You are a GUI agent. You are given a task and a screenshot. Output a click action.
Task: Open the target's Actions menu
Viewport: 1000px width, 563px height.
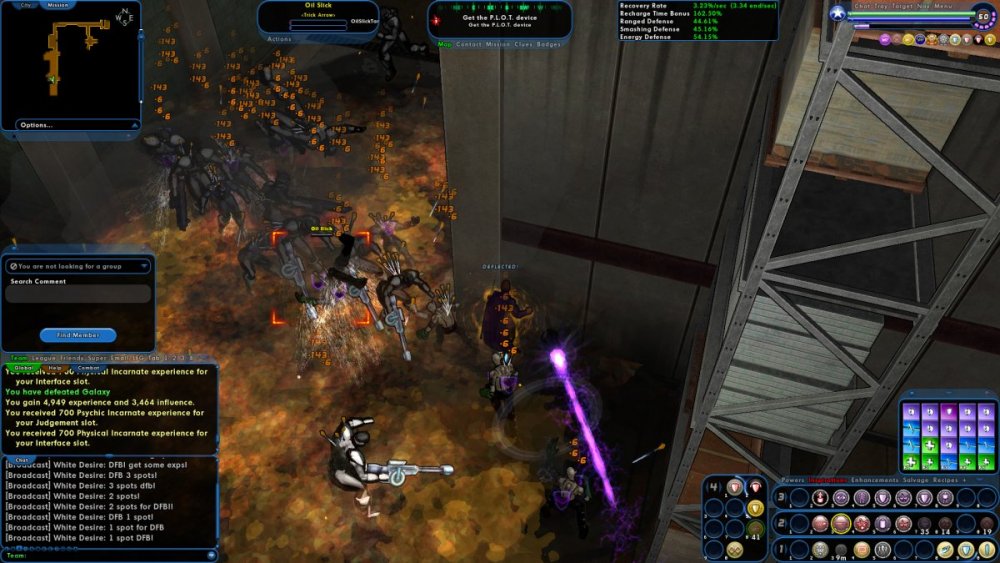pos(280,39)
